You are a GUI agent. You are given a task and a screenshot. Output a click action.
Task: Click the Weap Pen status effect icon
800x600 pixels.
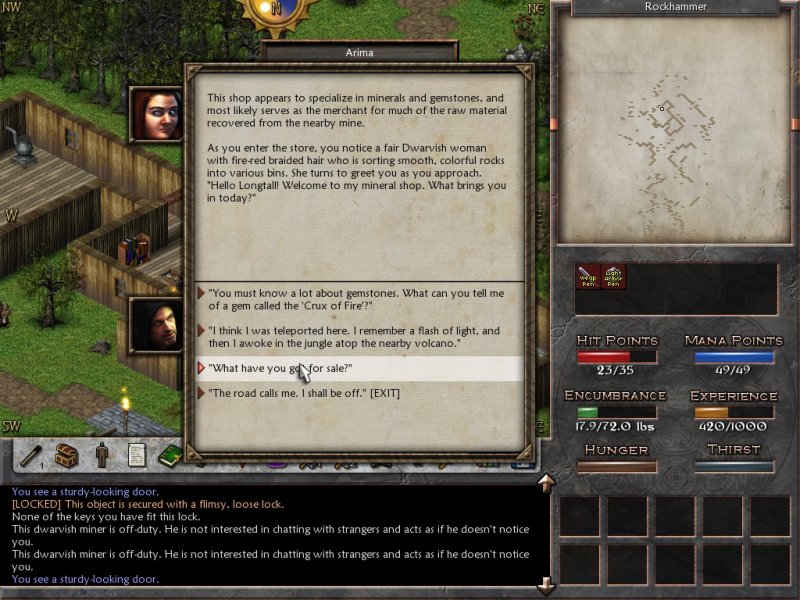(587, 277)
